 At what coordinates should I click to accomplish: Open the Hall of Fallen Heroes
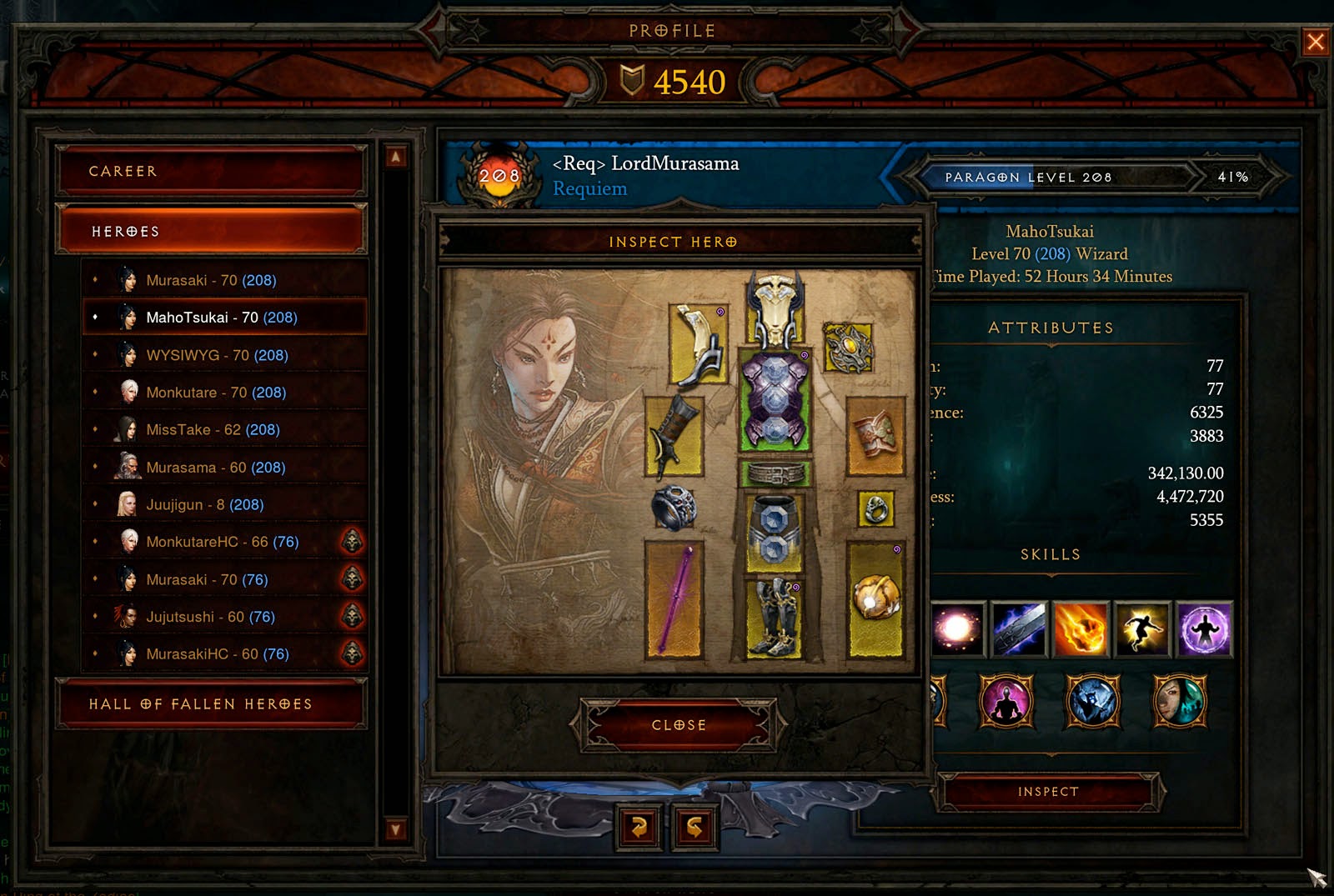(211, 704)
